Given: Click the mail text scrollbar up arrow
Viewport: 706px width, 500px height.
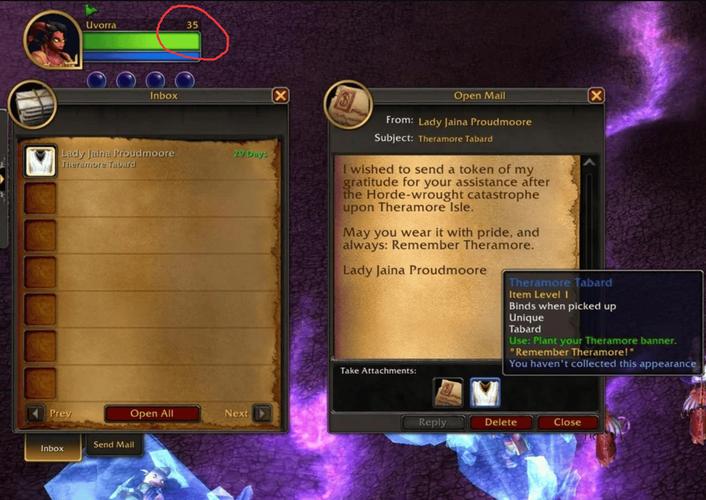Looking at the screenshot, I should coord(589,163).
